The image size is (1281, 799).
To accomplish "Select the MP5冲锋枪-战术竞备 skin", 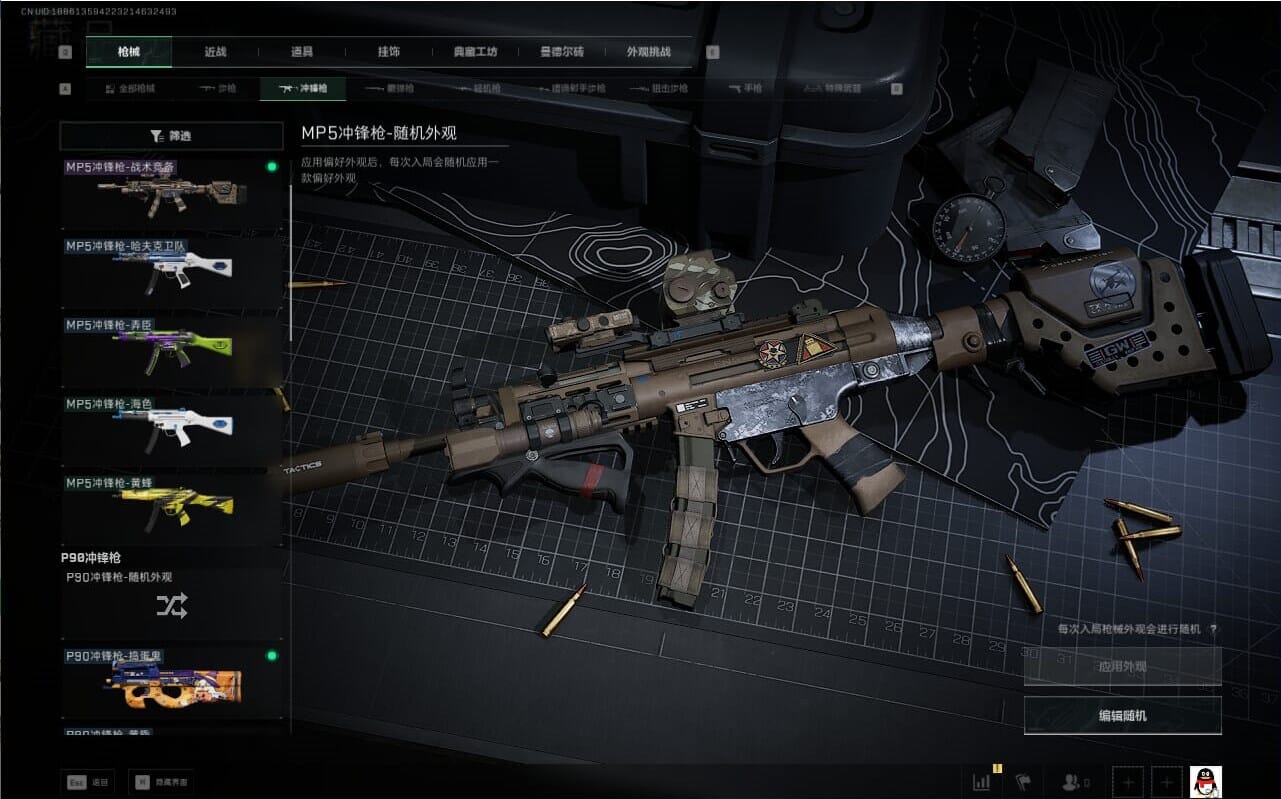I will click(x=171, y=194).
